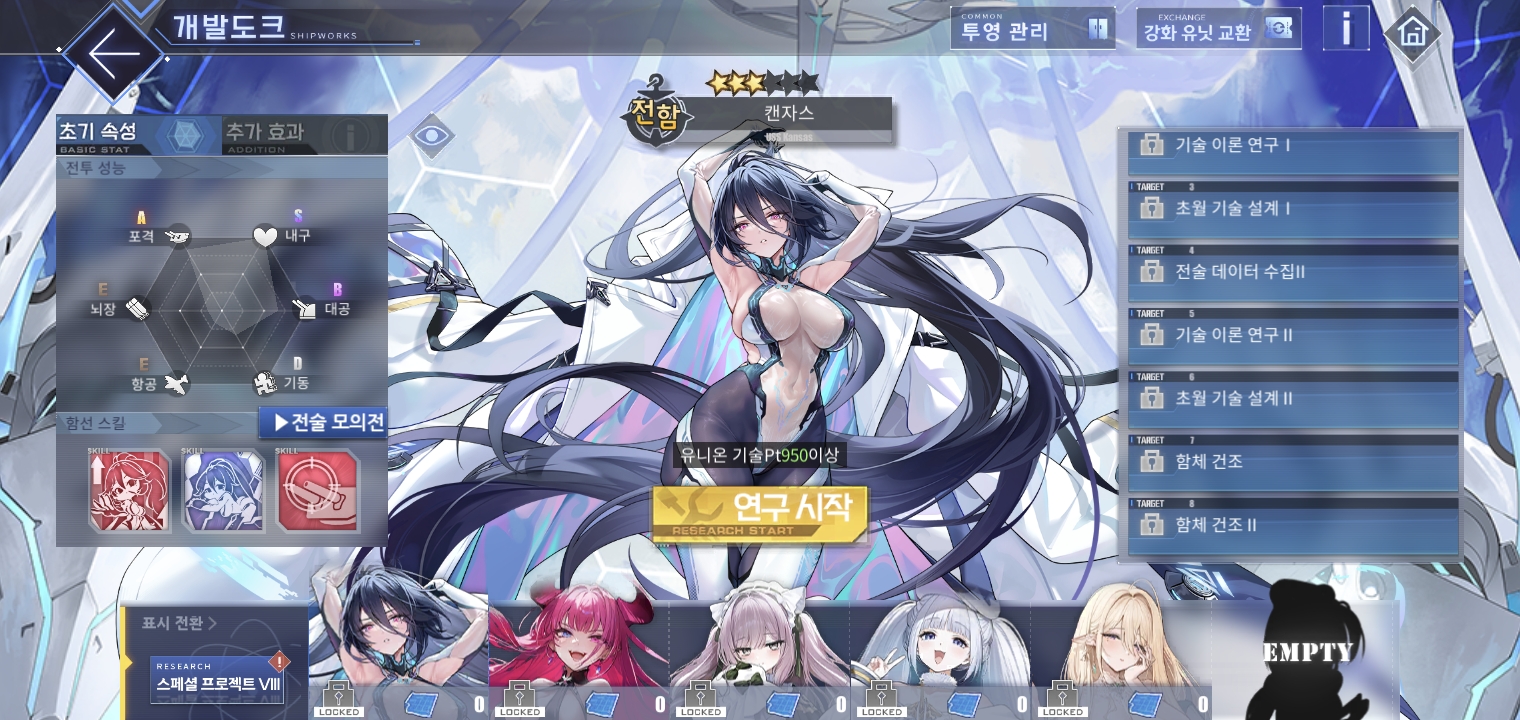Screen dimensions: 1520x720
Task: Click the 연구 시작 research start button
Action: pos(759,514)
